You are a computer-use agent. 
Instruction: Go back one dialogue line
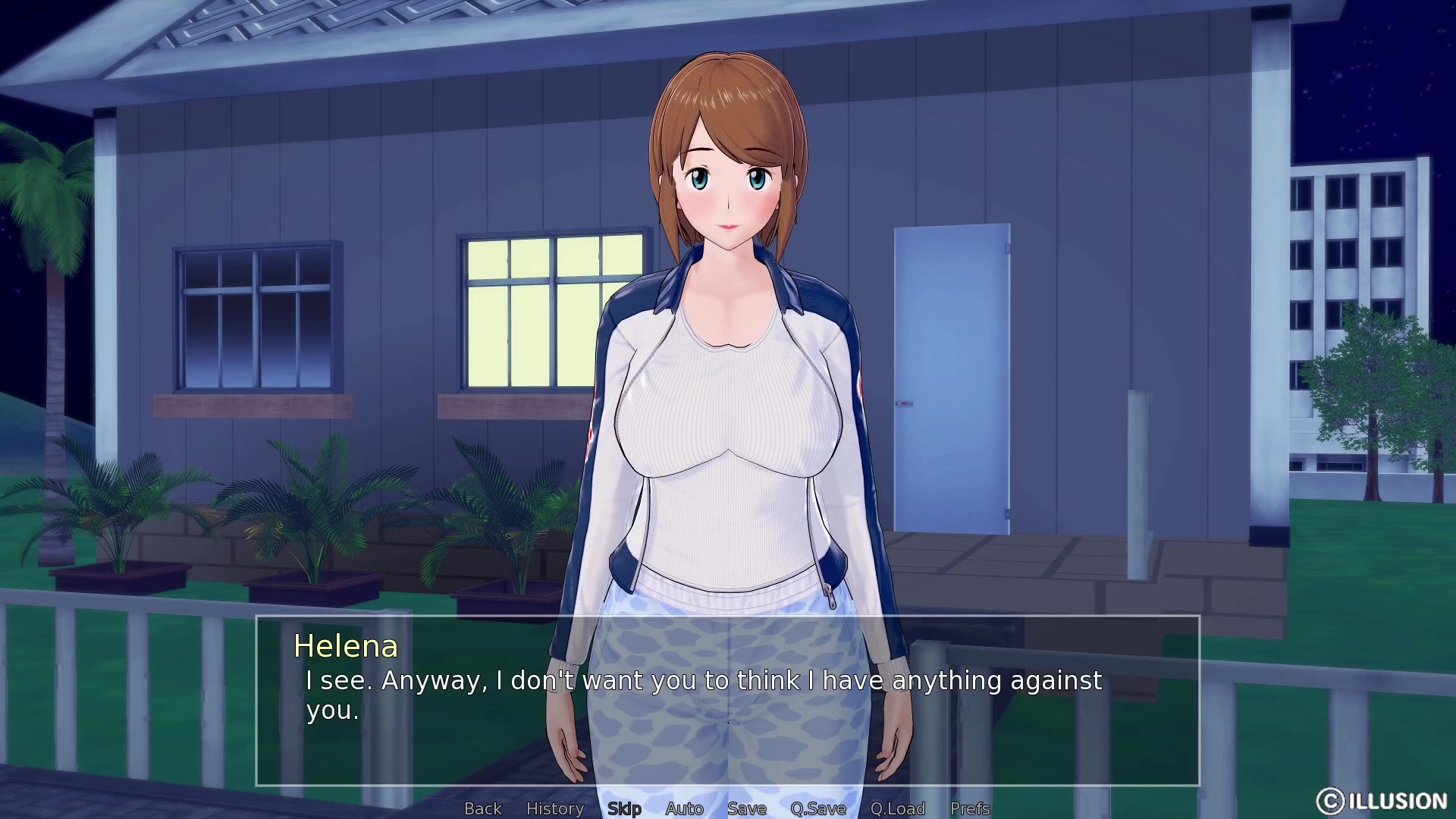click(483, 808)
